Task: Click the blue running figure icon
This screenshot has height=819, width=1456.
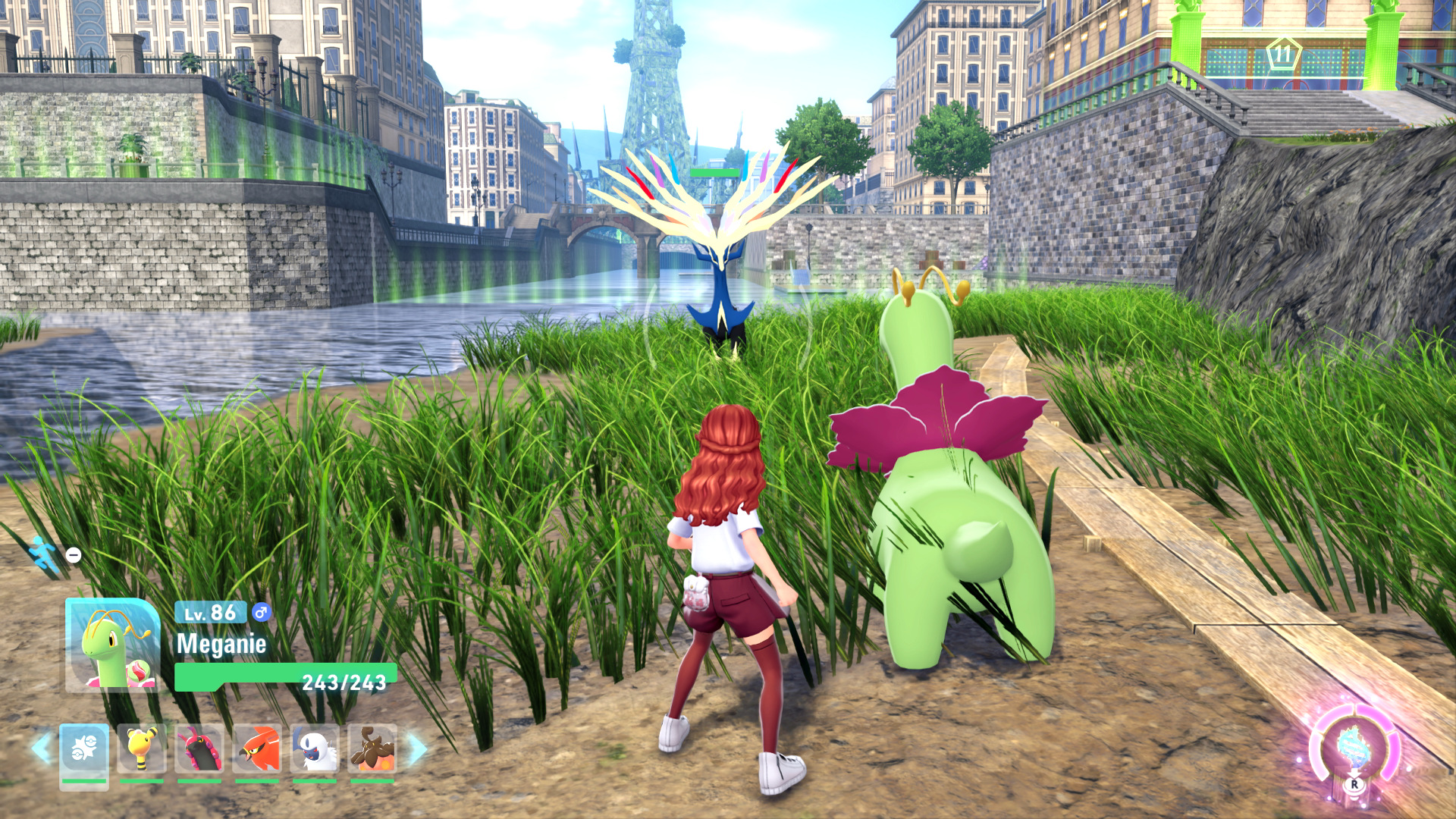Action: click(x=45, y=556)
